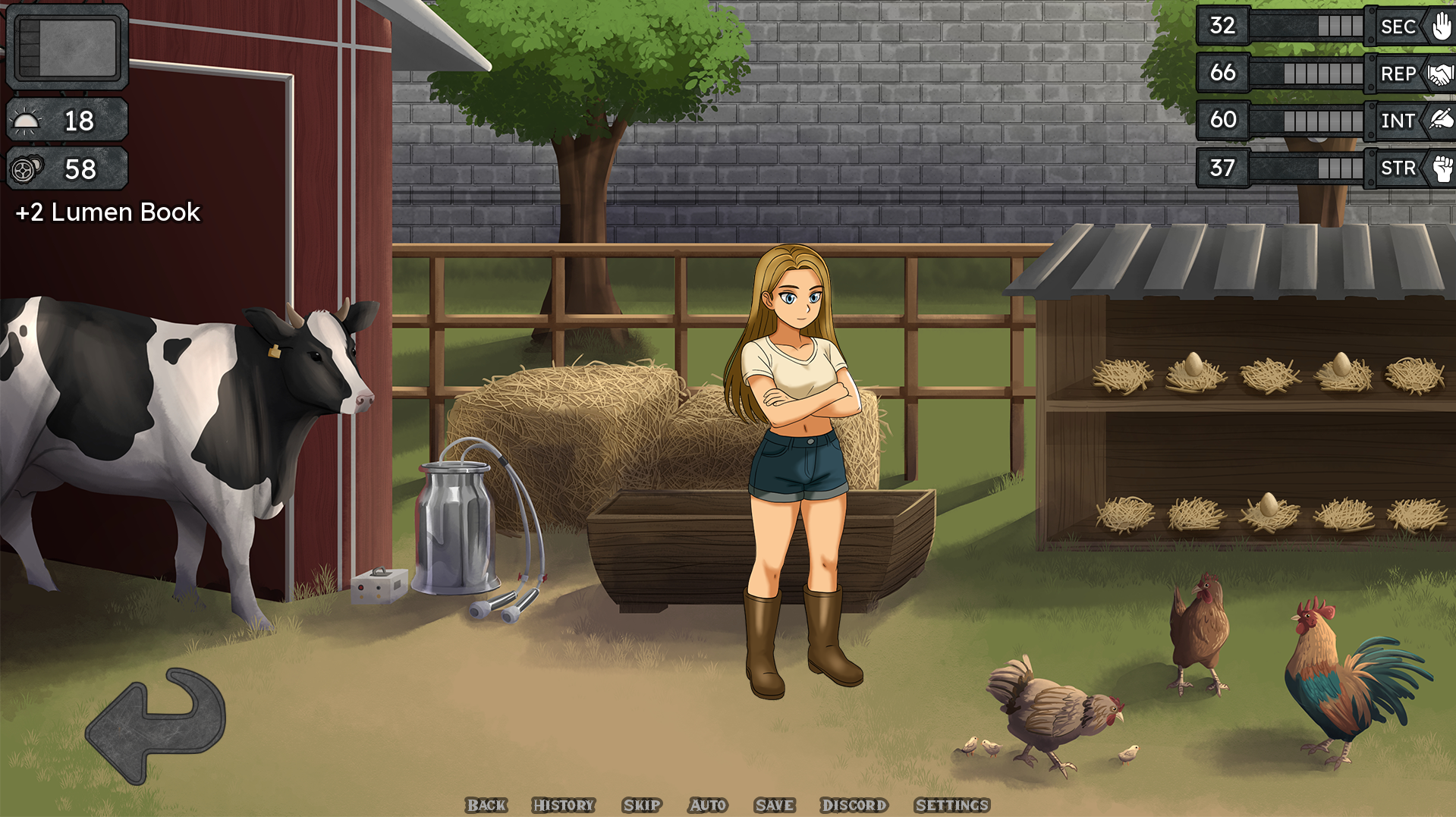This screenshot has width=1456, height=817.
Task: Toggle Skip mode
Action: 641,806
